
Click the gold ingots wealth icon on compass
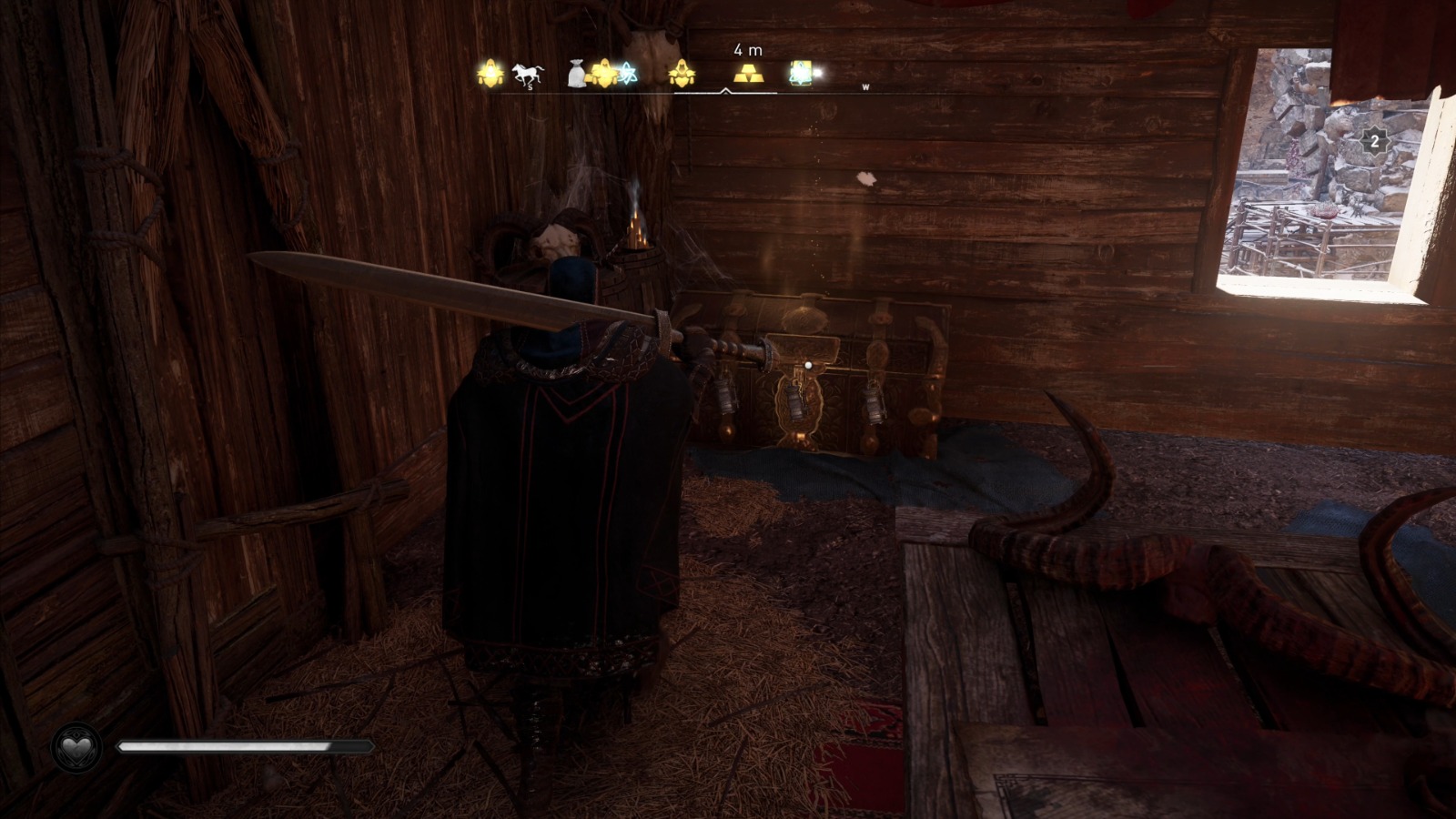click(749, 75)
